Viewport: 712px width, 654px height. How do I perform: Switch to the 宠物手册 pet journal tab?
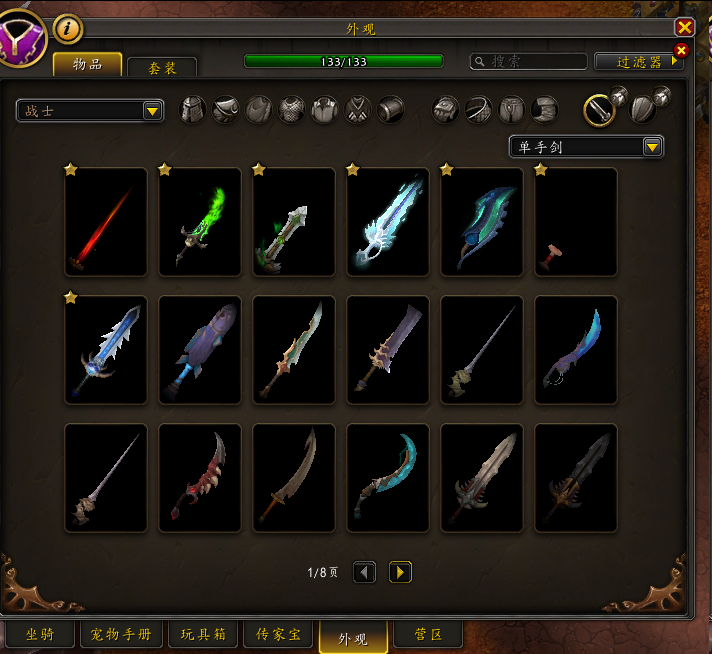(120, 634)
